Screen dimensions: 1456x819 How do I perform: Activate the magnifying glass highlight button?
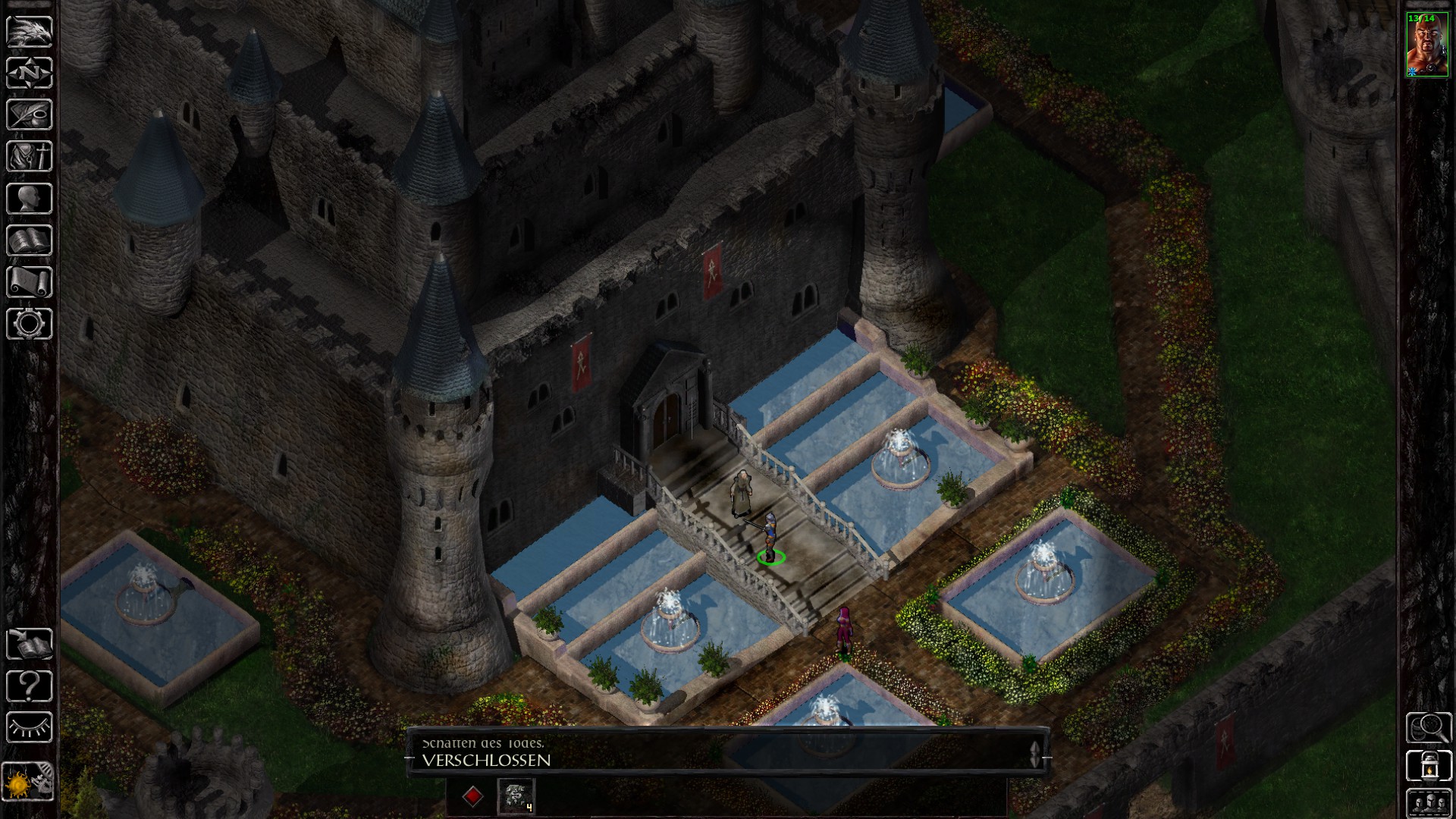1428,727
